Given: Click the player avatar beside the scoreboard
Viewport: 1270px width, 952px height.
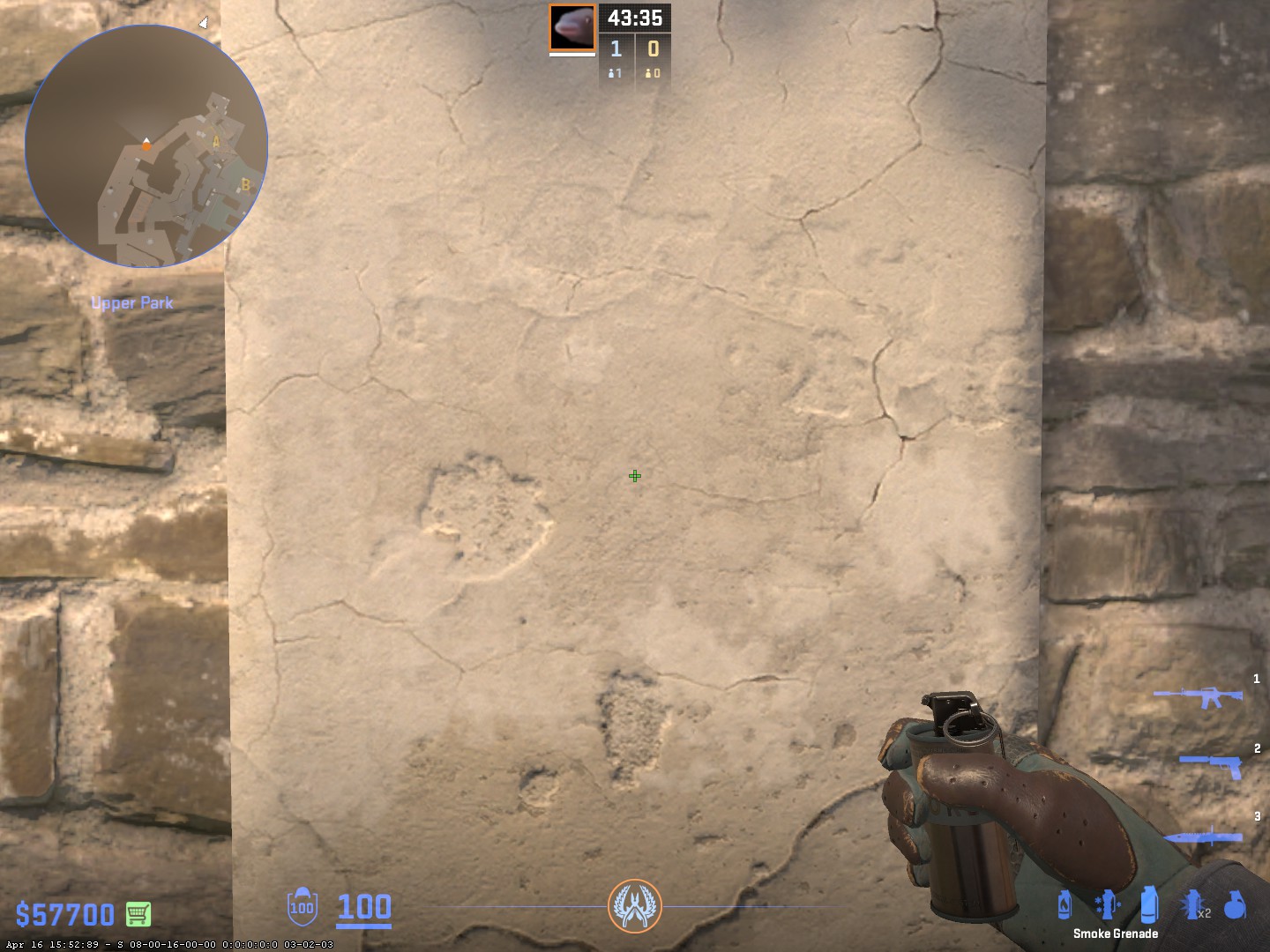Looking at the screenshot, I should [572, 27].
